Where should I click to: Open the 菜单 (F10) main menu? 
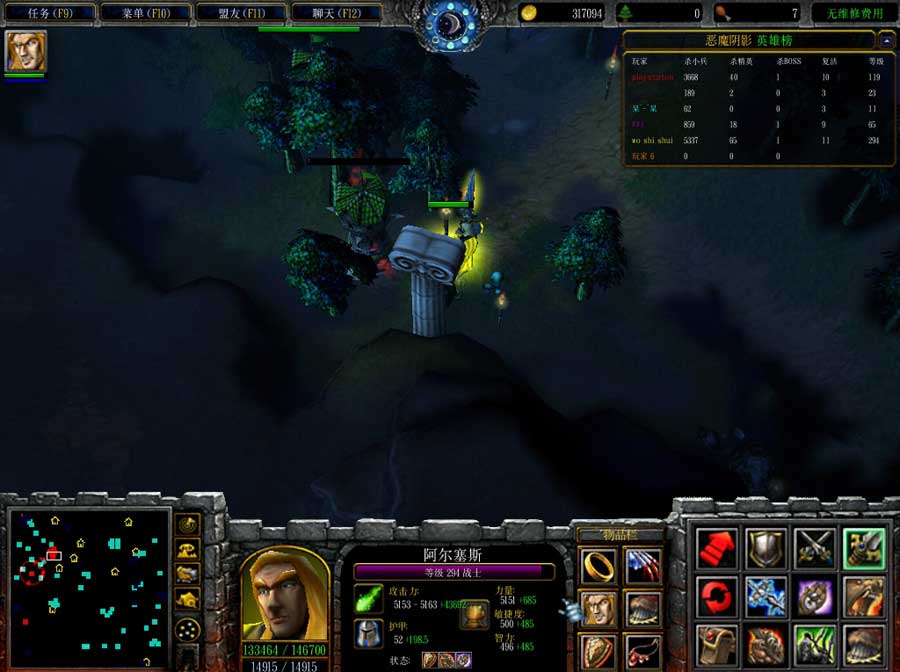(x=147, y=13)
